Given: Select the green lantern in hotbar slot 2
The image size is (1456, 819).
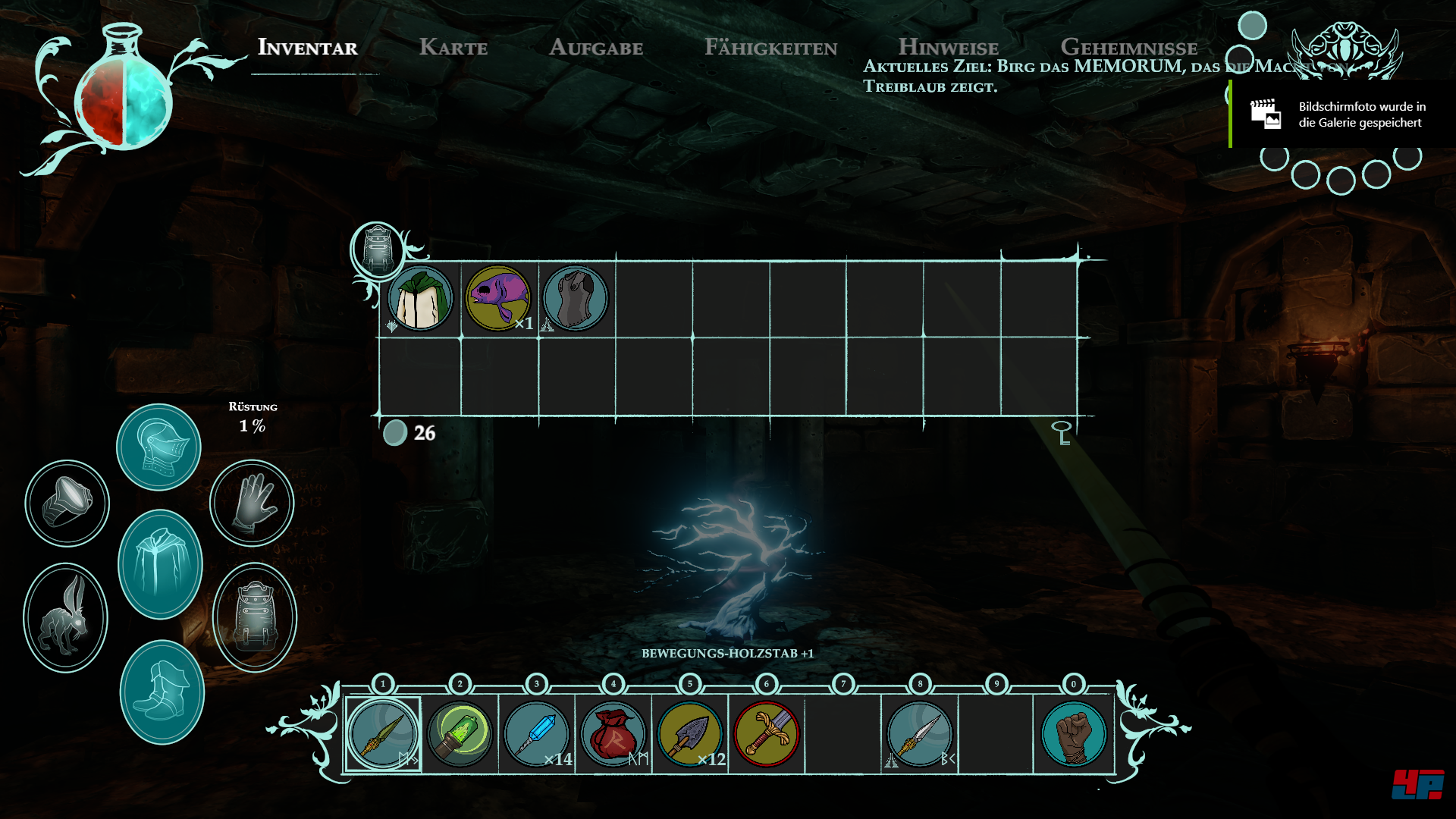Looking at the screenshot, I should pos(460,734).
